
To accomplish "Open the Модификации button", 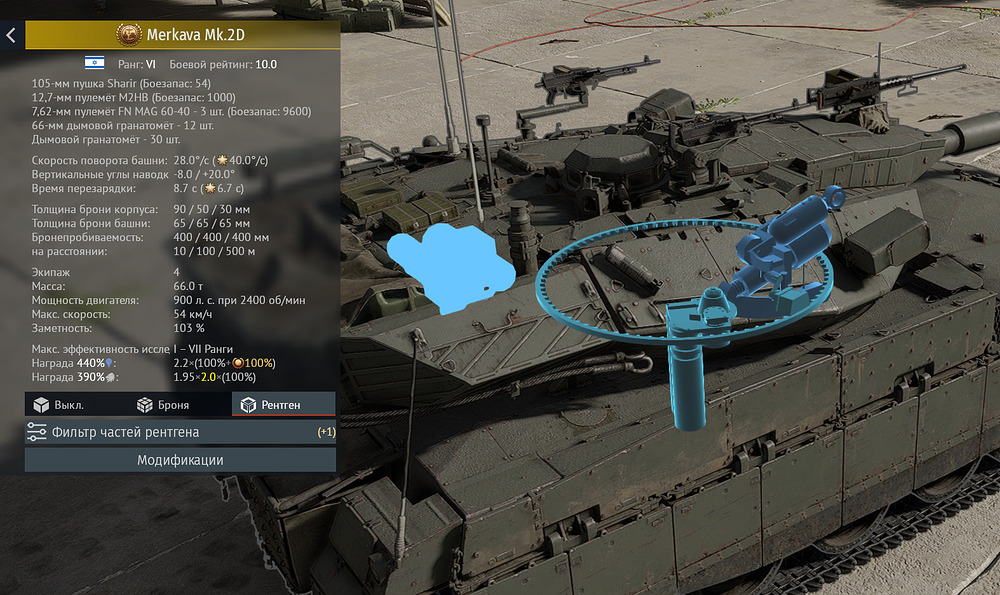I will point(180,460).
